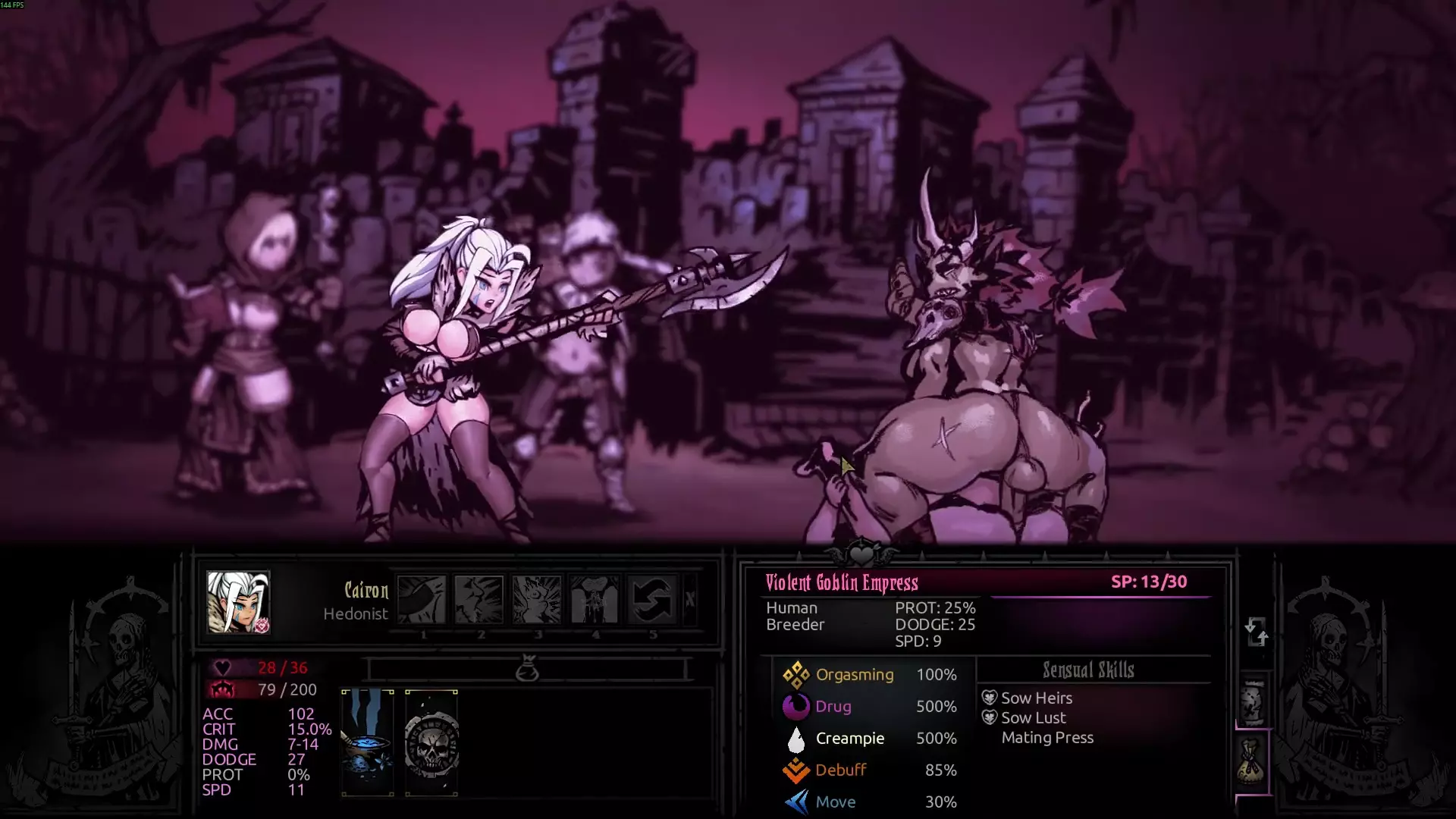Viewport: 1456px width, 819px height.
Task: Switch to the loot bag inventory tab
Action: point(1251,761)
